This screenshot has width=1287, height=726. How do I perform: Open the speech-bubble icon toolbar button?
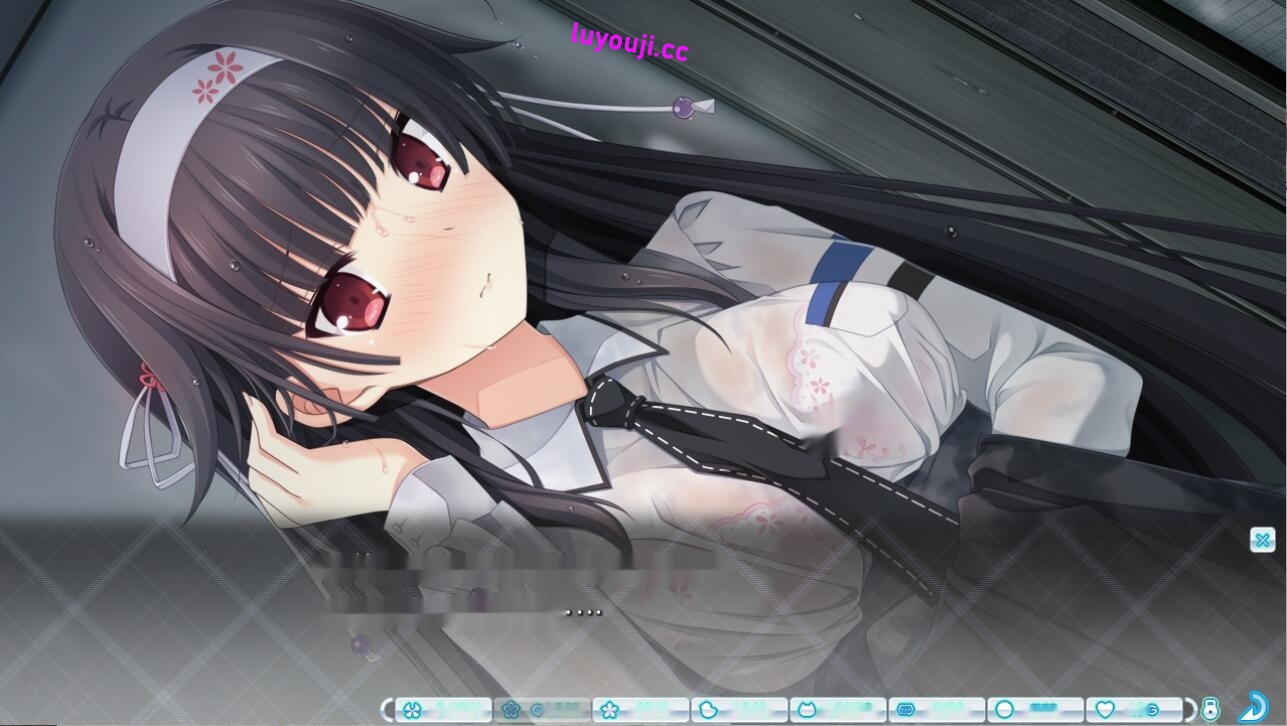coord(908,710)
